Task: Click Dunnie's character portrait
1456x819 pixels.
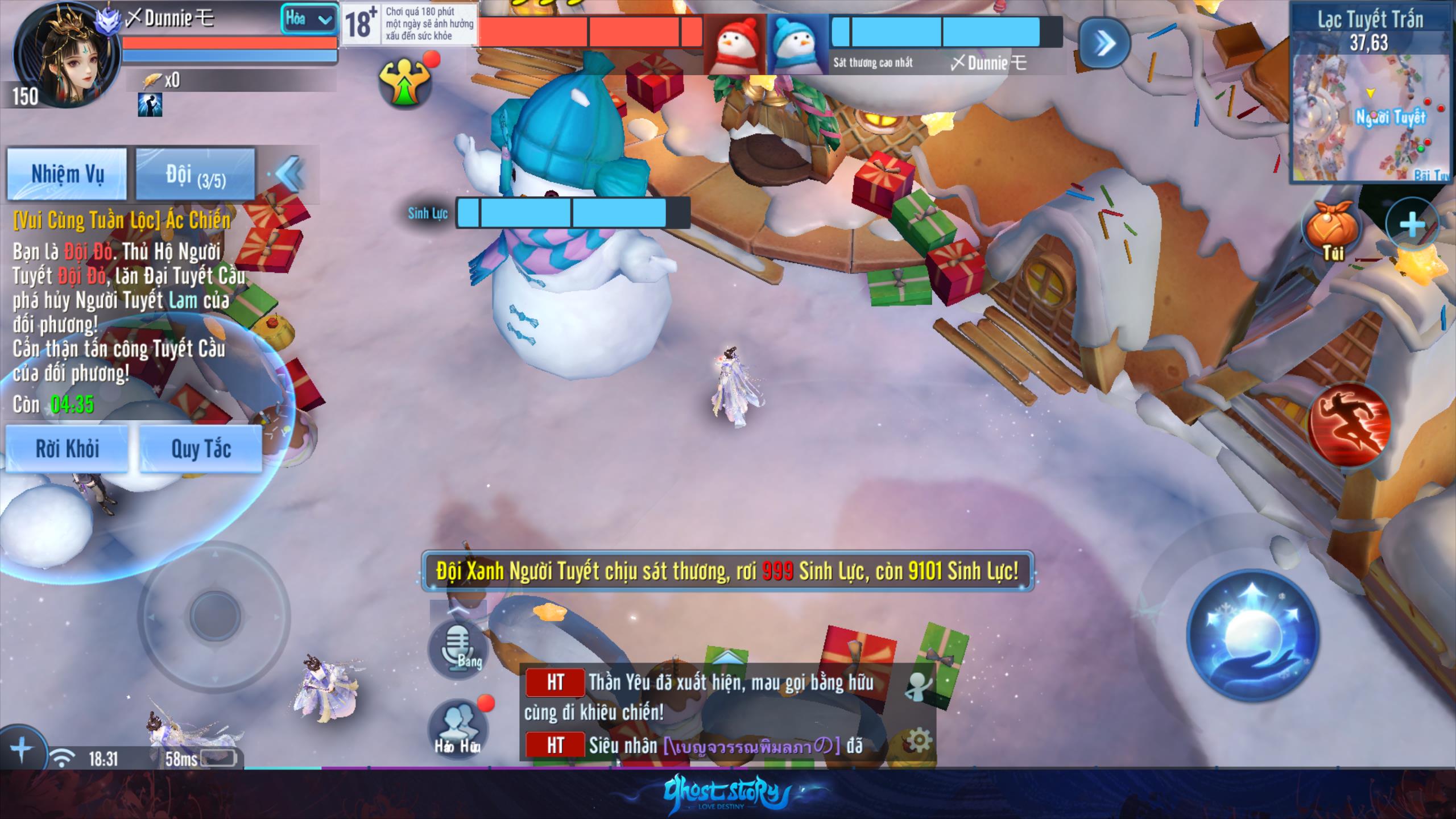Action: (67, 54)
